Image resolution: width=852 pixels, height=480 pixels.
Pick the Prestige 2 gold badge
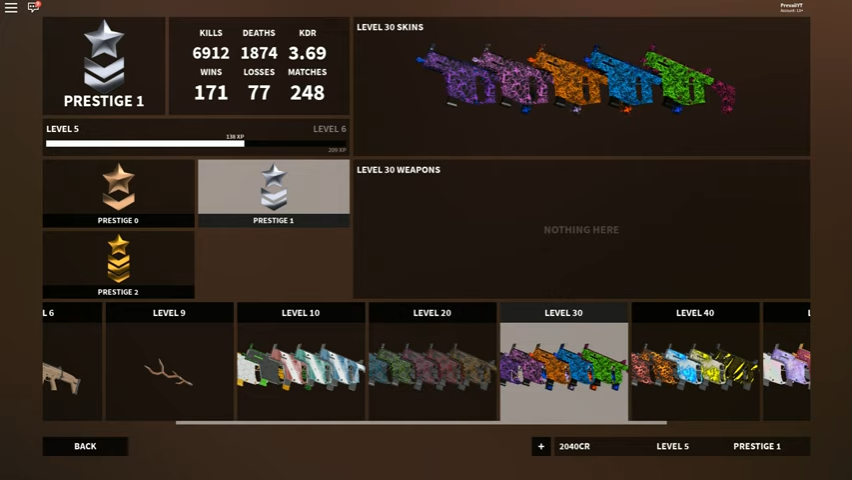(x=118, y=265)
